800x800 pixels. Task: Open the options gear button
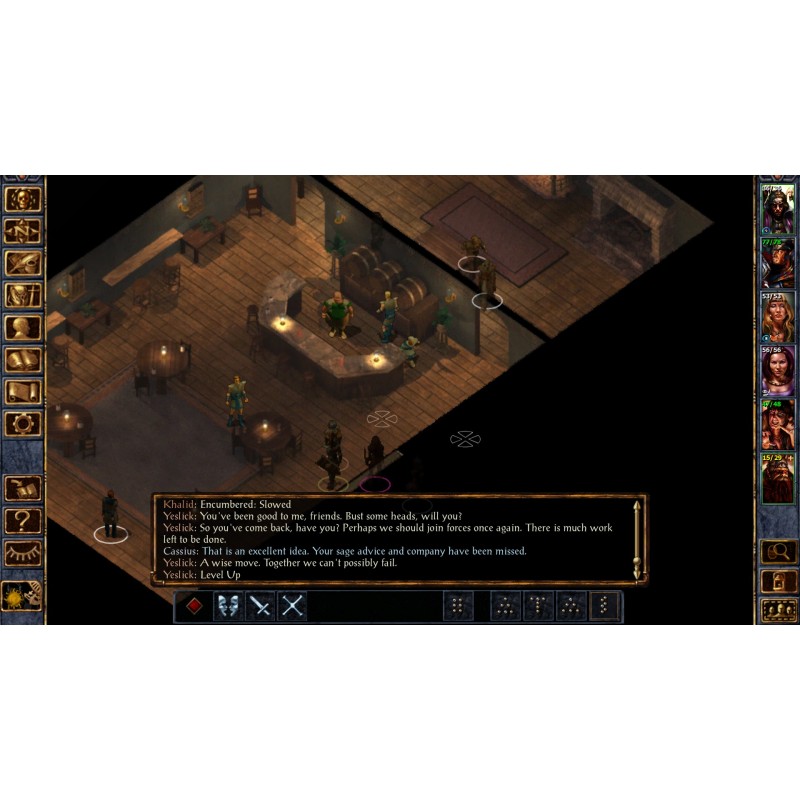click(x=22, y=424)
